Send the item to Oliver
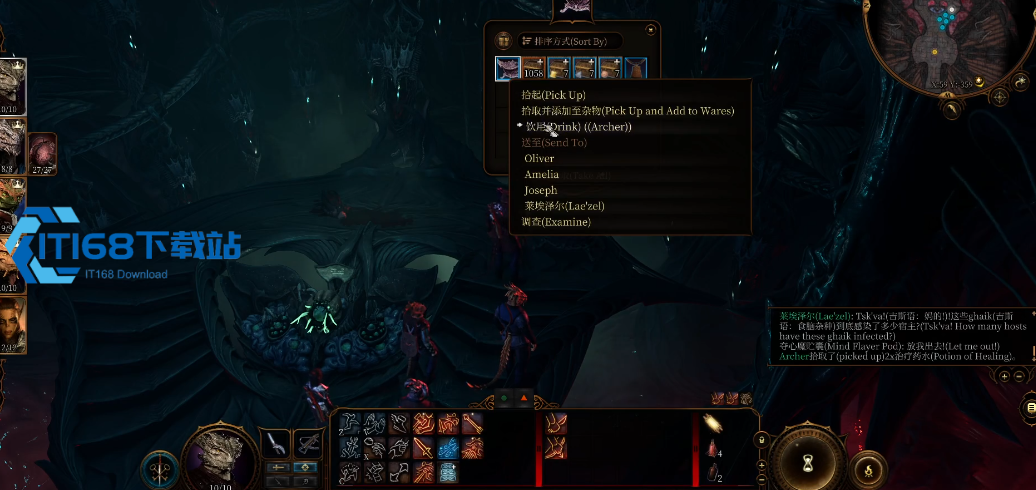1036x490 pixels. click(x=539, y=159)
